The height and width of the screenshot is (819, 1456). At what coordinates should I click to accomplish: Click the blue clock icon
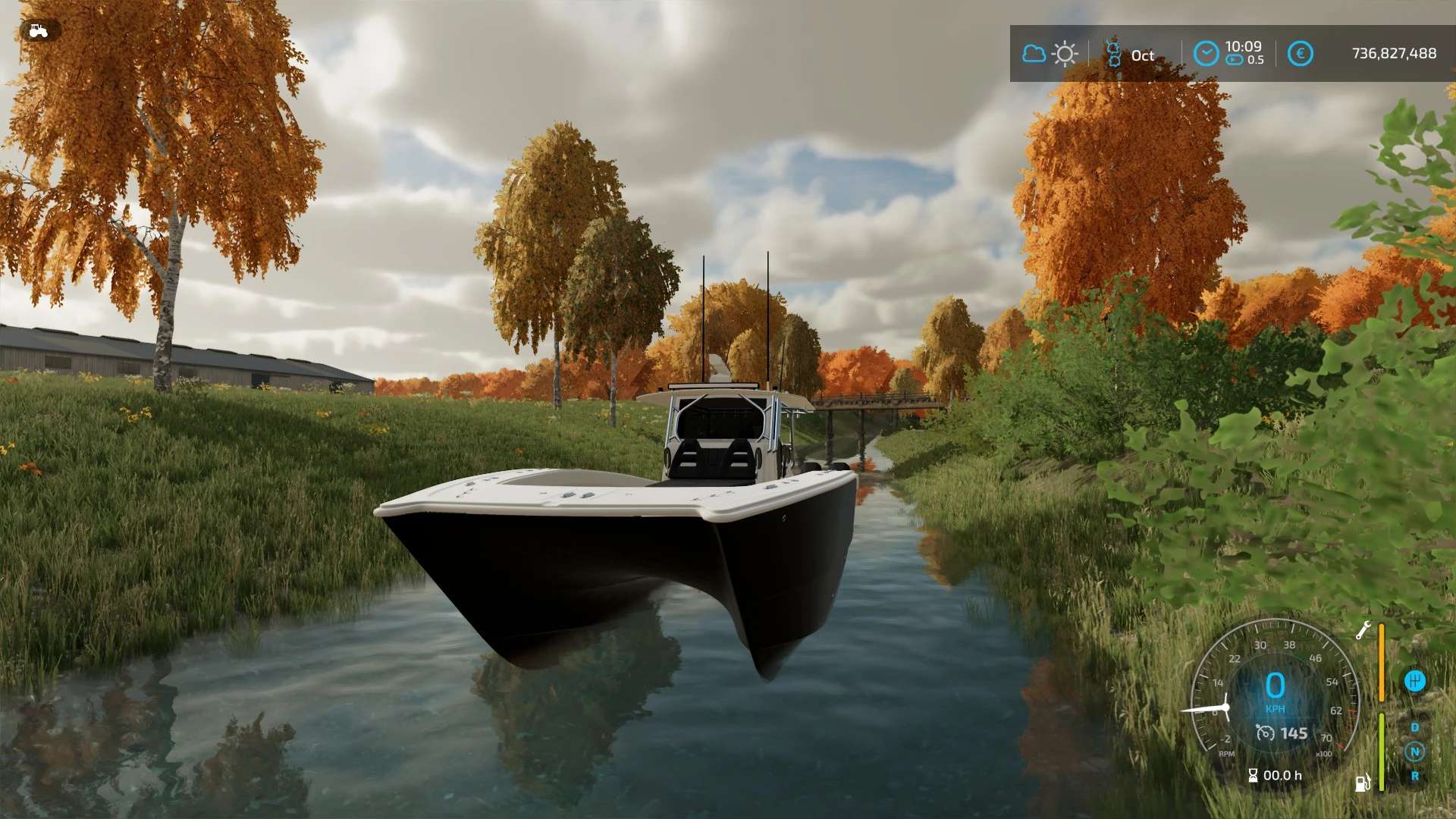coord(1206,54)
